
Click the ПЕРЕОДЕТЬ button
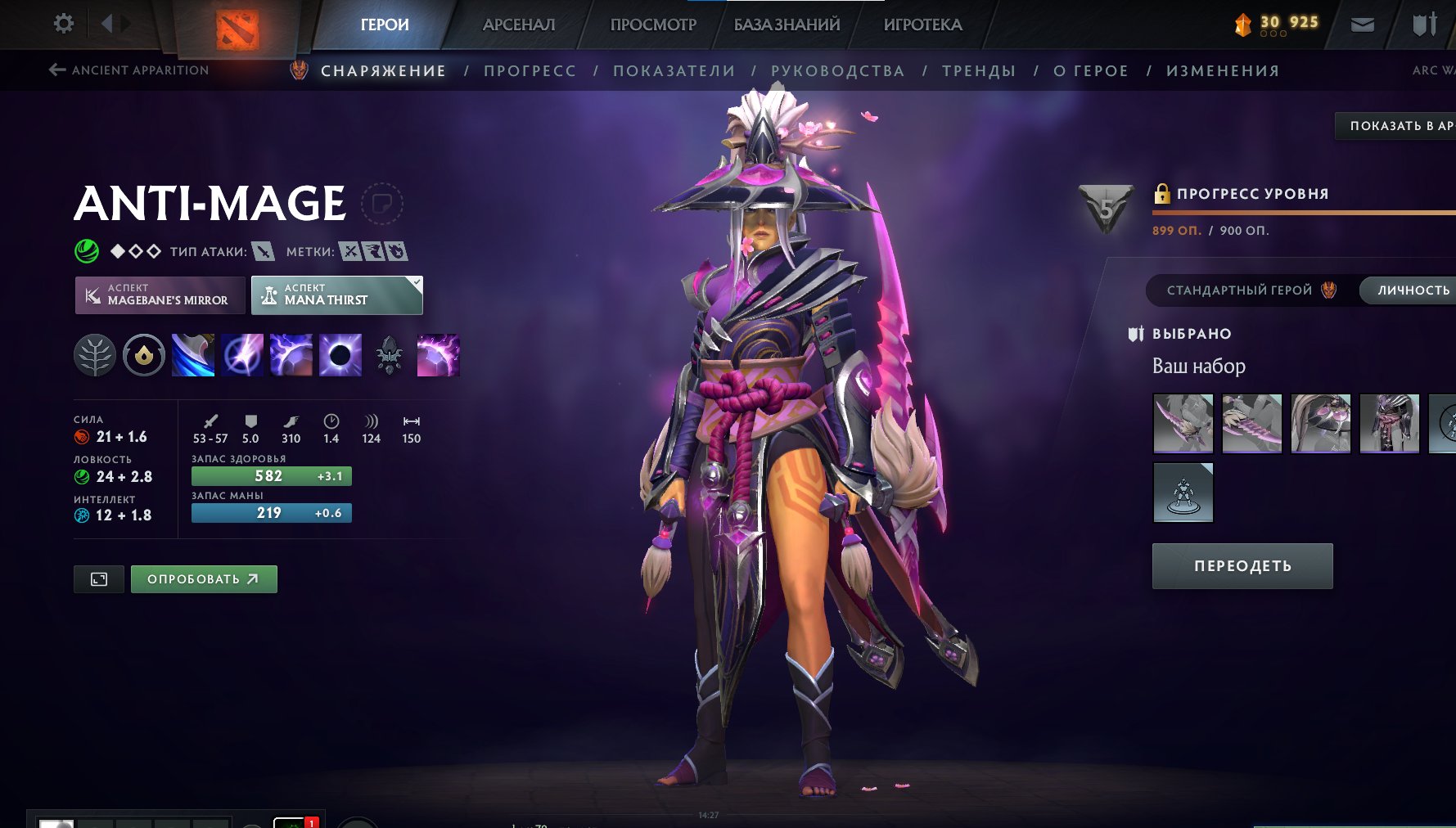pyautogui.click(x=1242, y=565)
